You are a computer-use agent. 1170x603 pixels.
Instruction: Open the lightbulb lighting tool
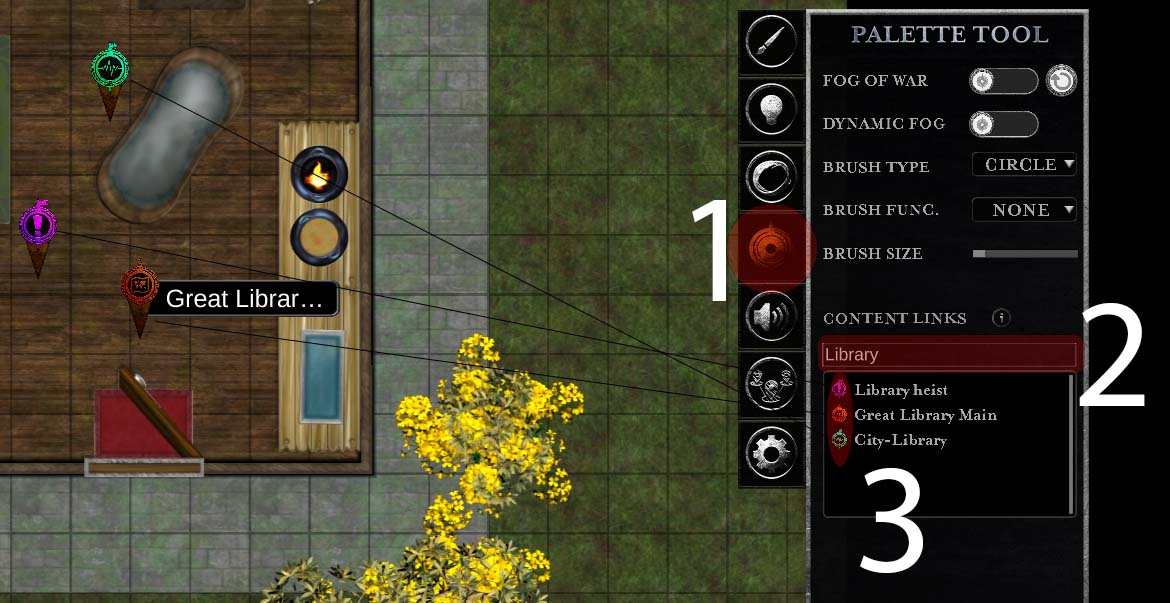click(771, 109)
